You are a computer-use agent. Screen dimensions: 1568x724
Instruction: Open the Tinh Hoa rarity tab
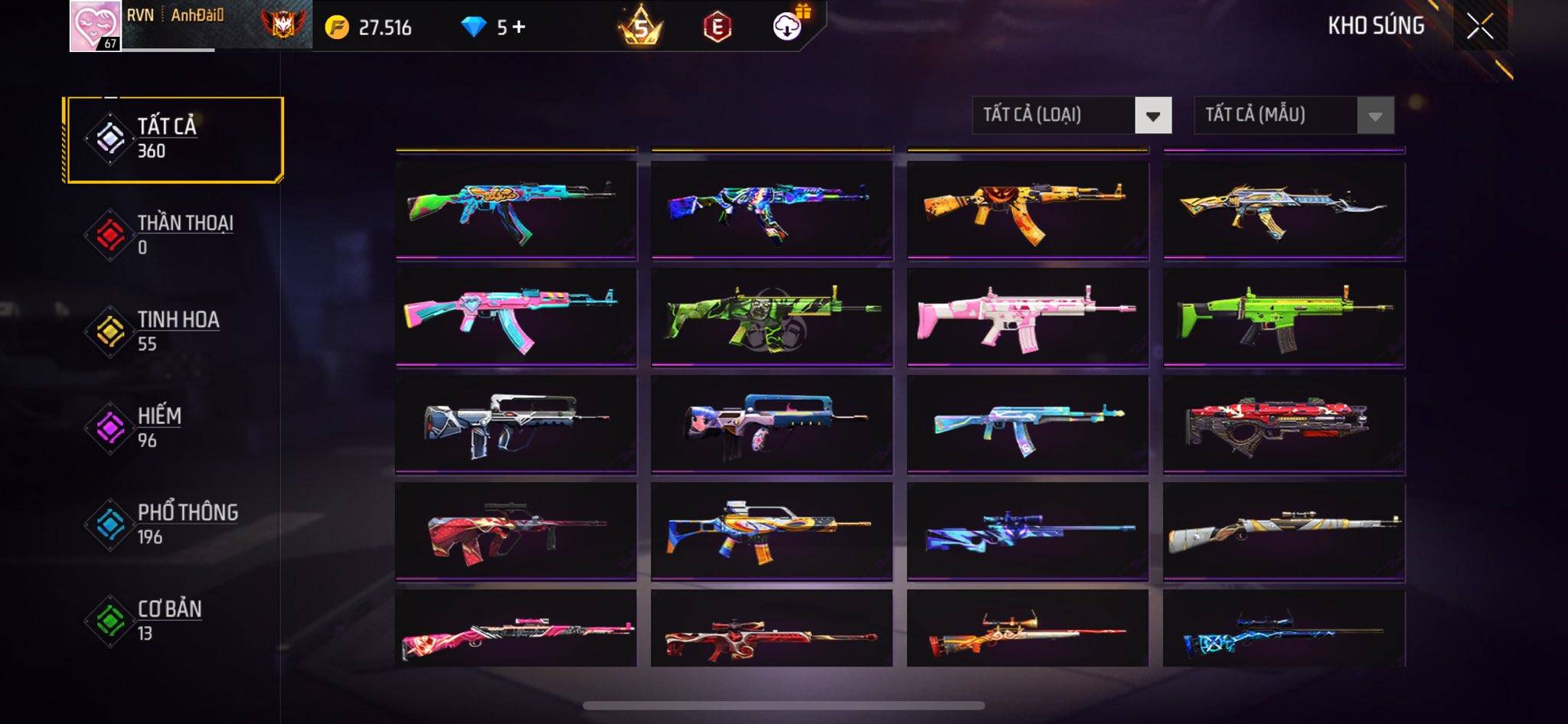click(x=175, y=331)
